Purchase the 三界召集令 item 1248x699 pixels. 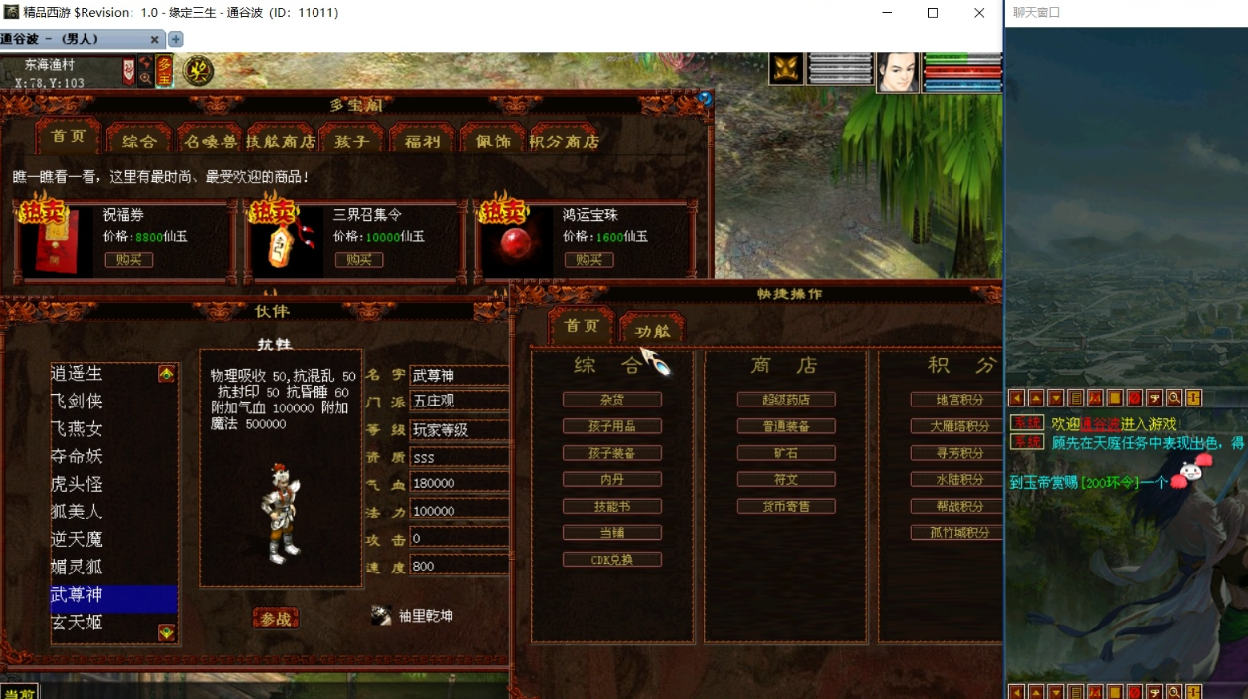(358, 260)
